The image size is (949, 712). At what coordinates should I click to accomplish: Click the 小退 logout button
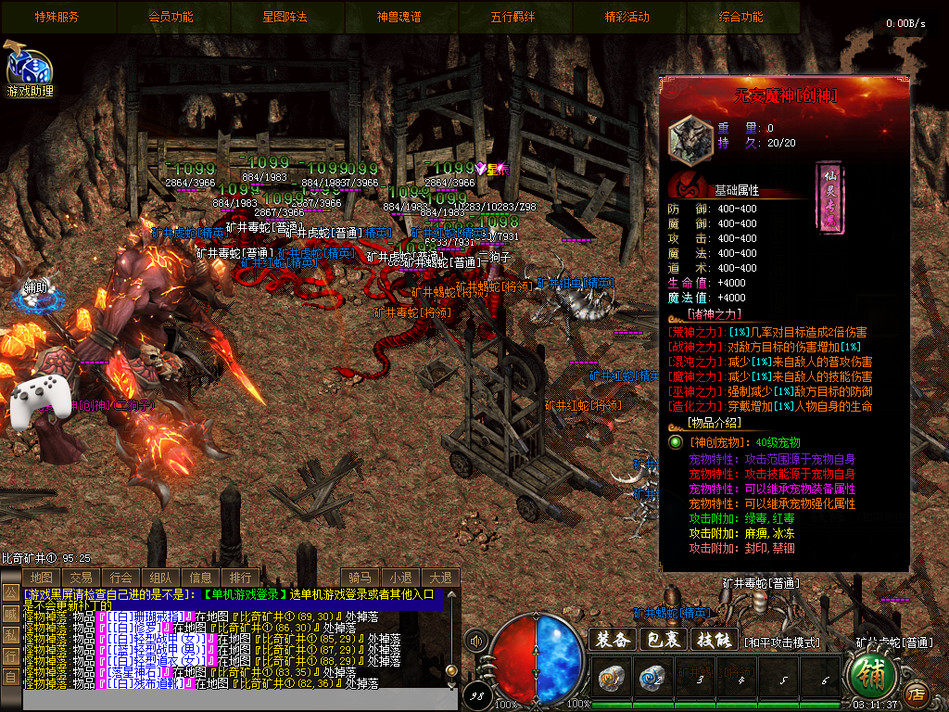click(x=400, y=577)
